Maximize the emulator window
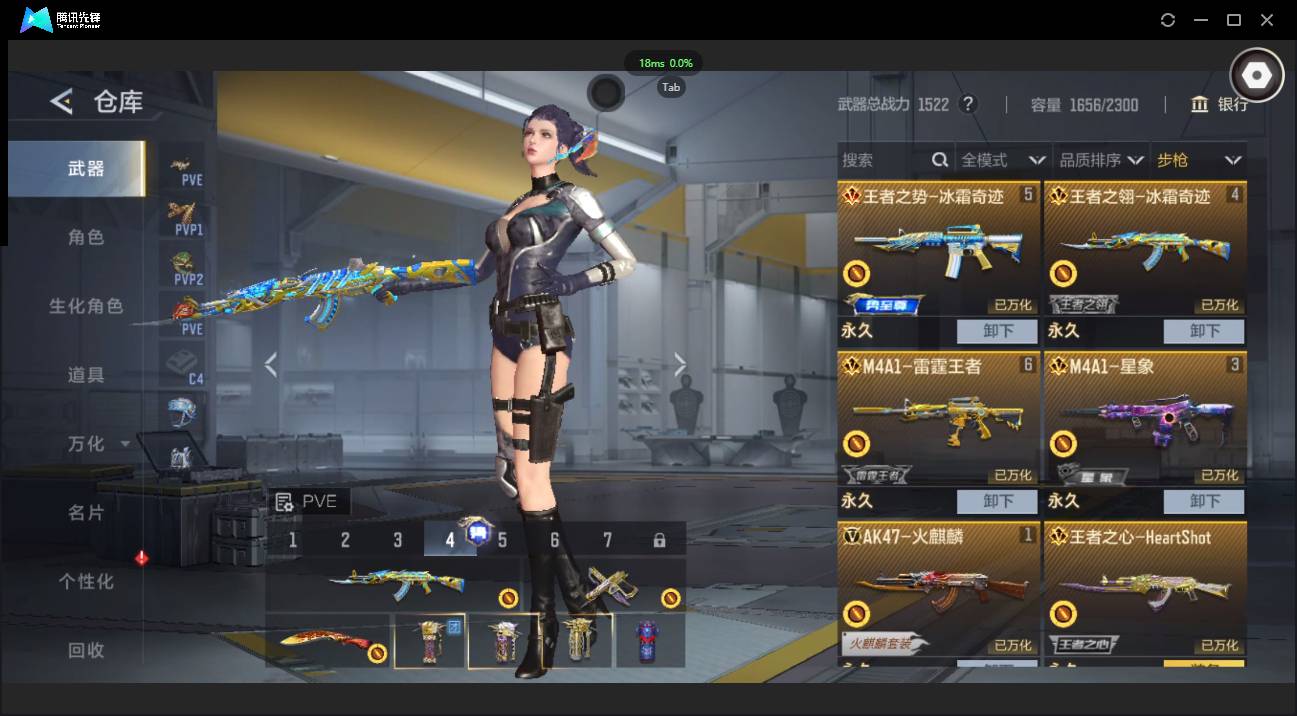1297x716 pixels. [x=1234, y=20]
